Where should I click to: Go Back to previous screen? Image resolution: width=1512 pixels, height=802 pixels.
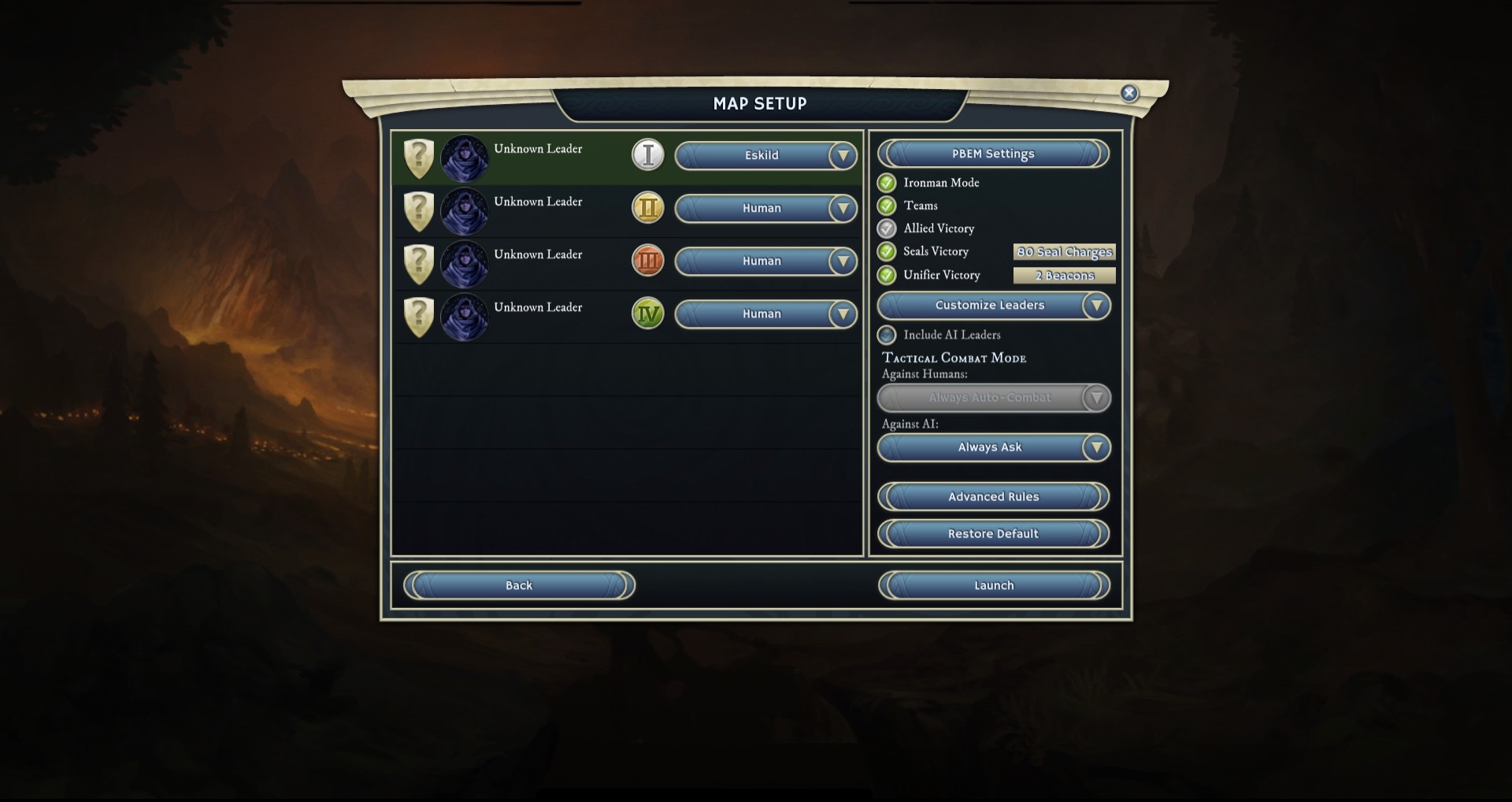pyautogui.click(x=519, y=585)
